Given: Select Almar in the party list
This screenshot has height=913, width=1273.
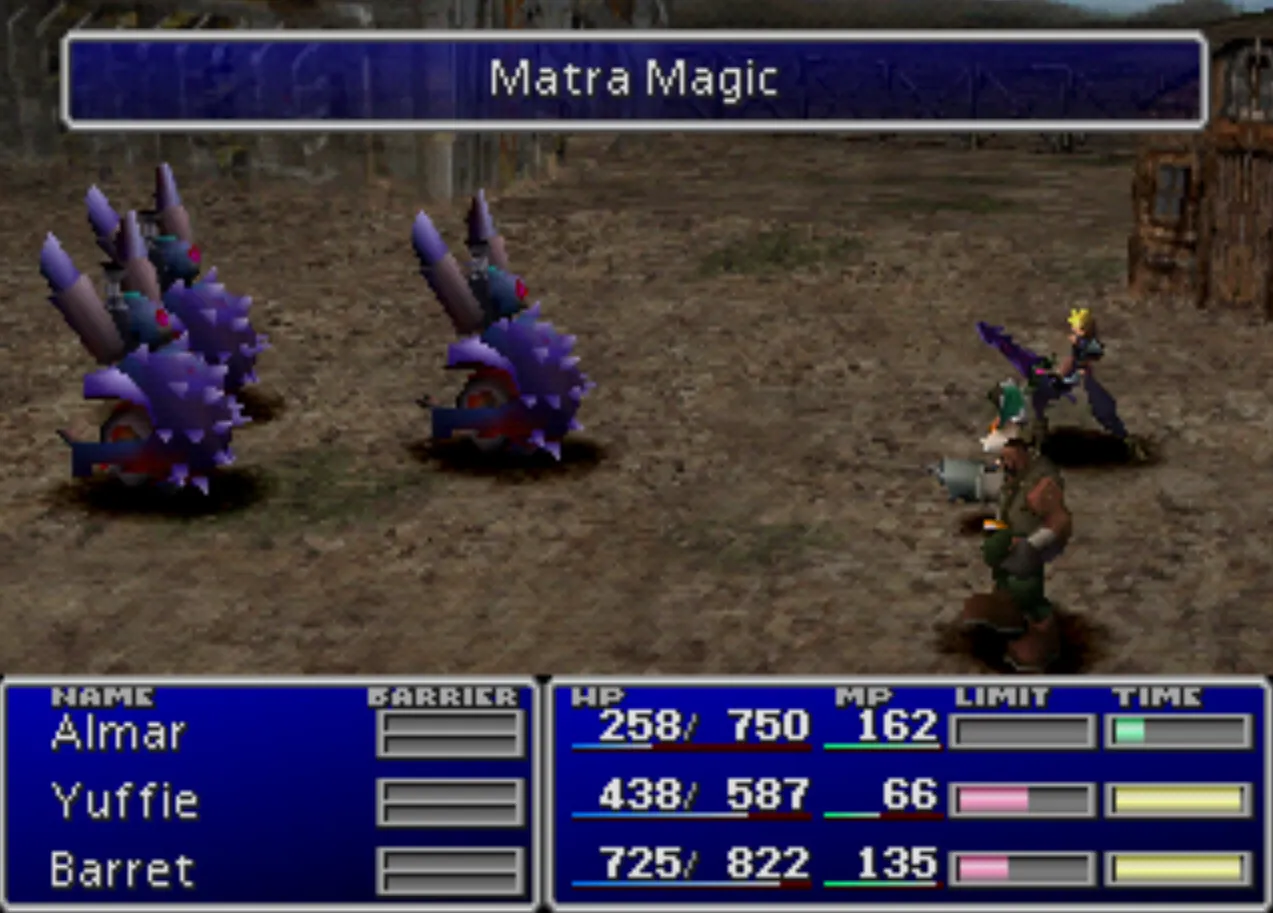Looking at the screenshot, I should pyautogui.click(x=118, y=734).
